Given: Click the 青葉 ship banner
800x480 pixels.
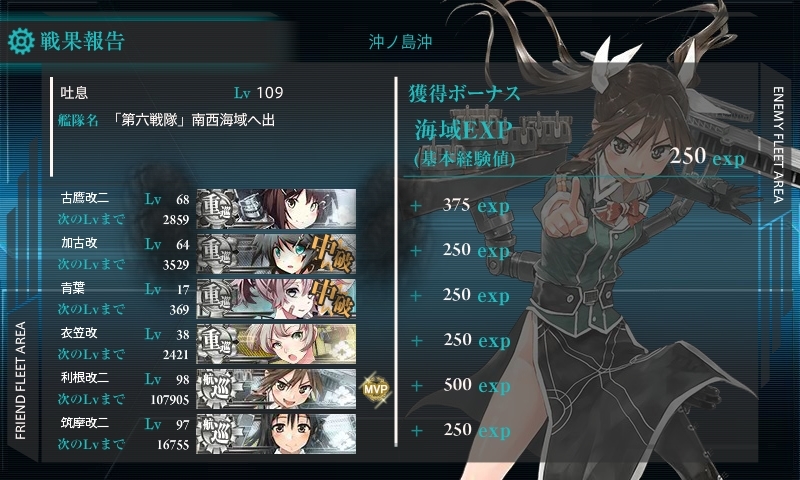Looking at the screenshot, I should pos(276,298).
